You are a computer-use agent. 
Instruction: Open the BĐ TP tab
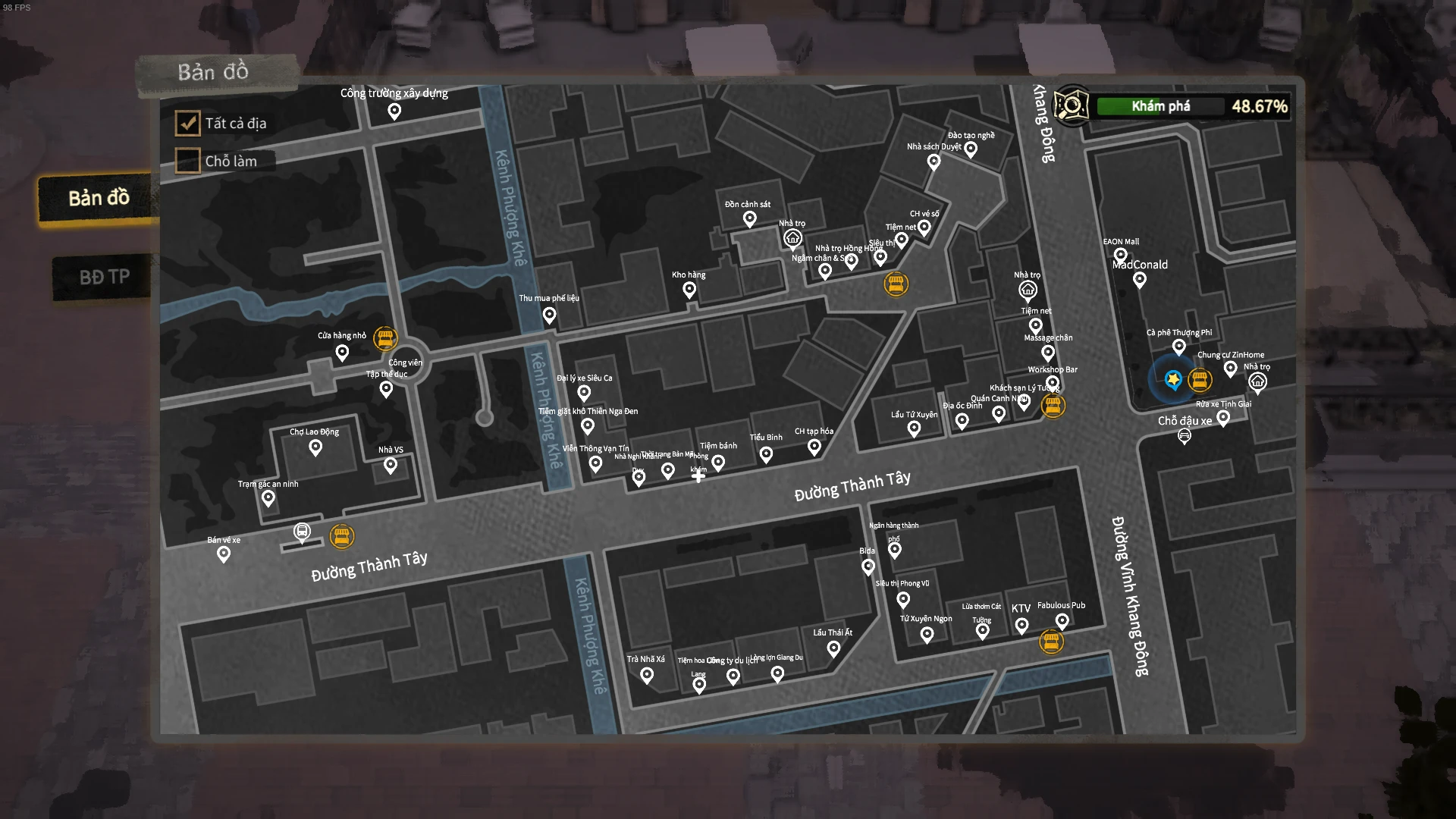point(104,278)
